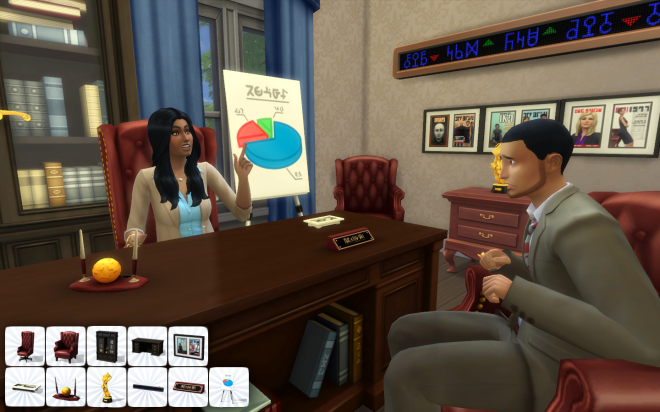The width and height of the screenshot is (660, 412).
Task: Select the red office swivel chair thumbnail
Action: [25, 345]
